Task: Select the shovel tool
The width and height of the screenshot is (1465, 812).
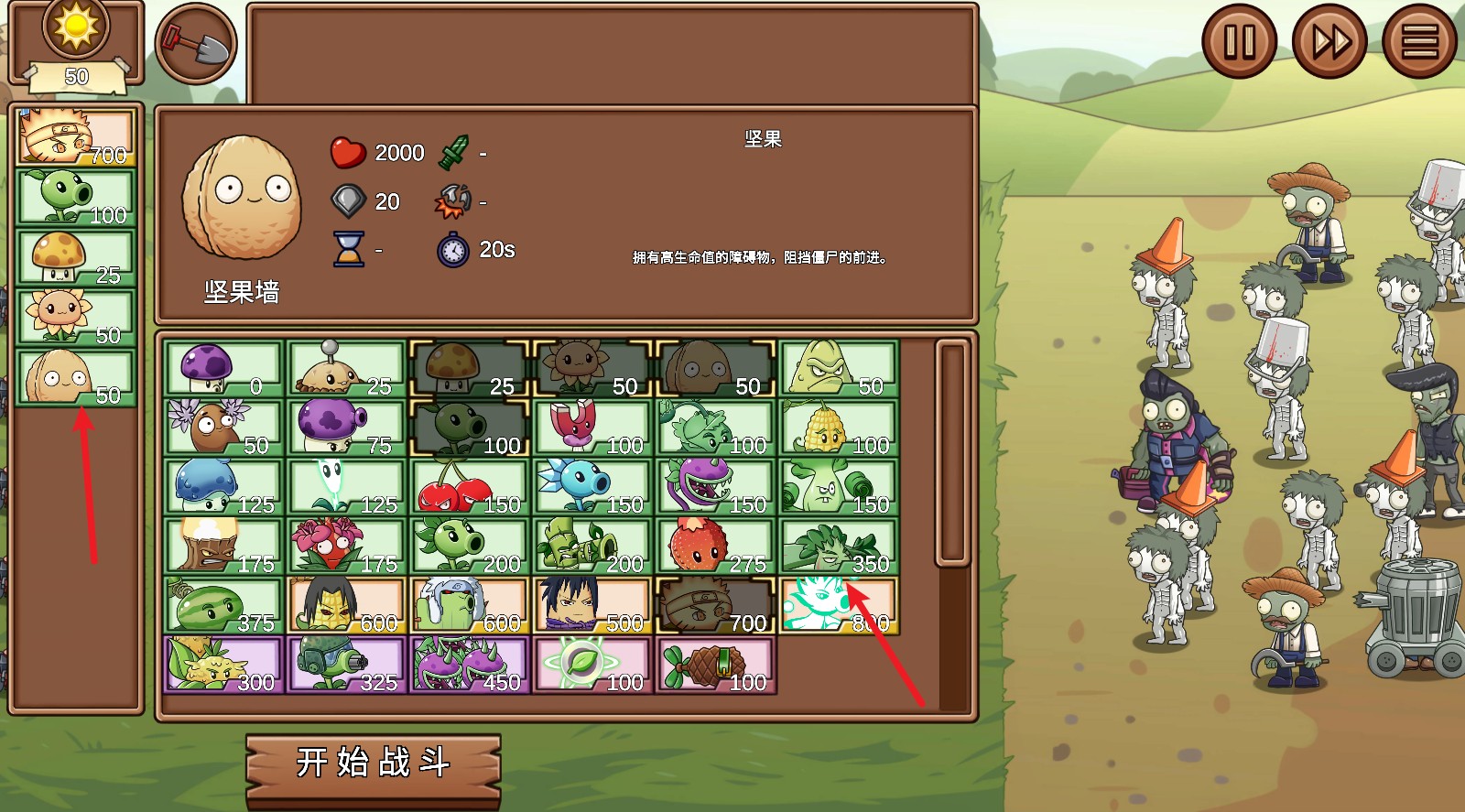Action: [x=195, y=40]
